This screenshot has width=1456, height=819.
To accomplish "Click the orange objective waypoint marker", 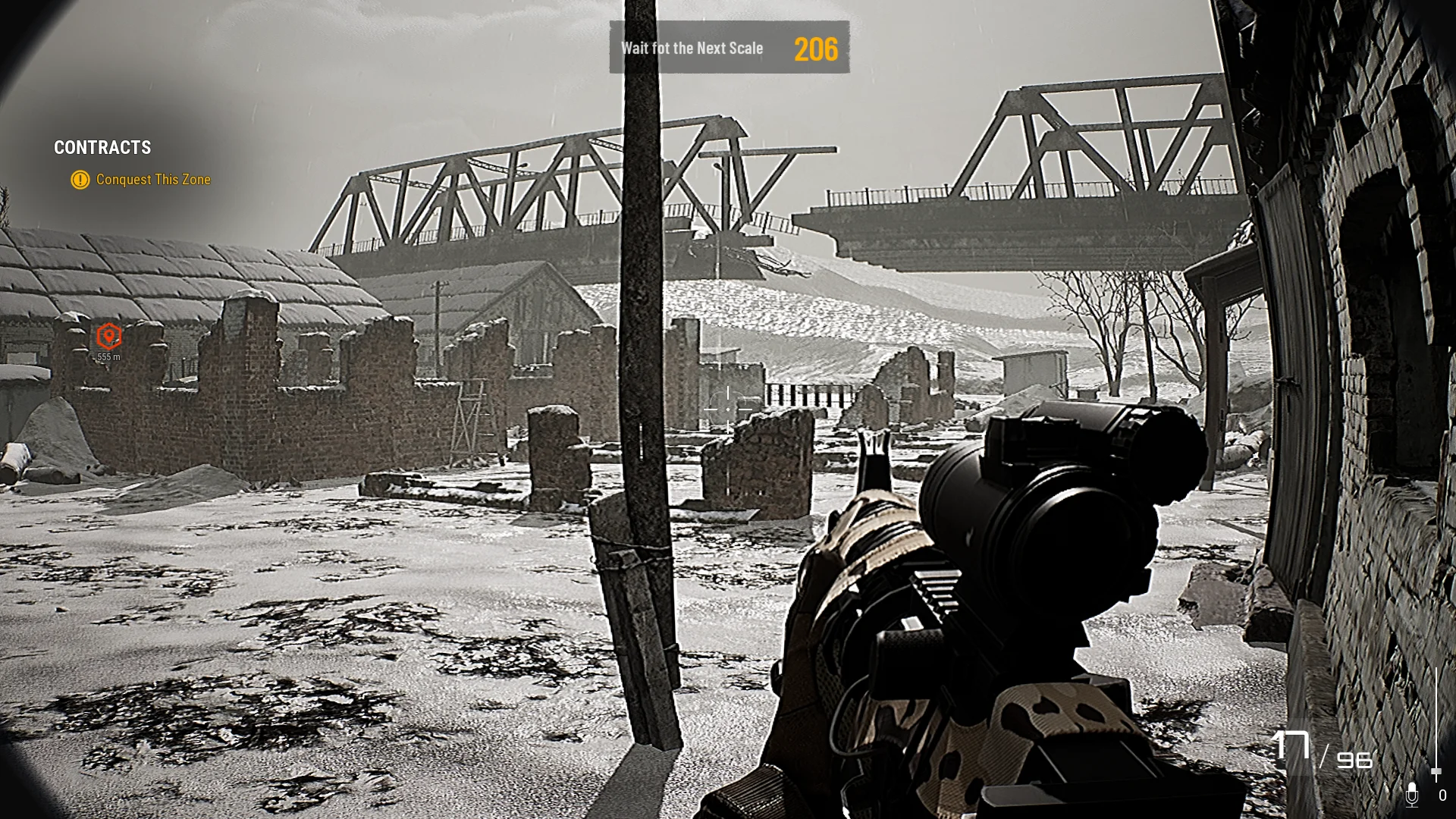I will [109, 336].
